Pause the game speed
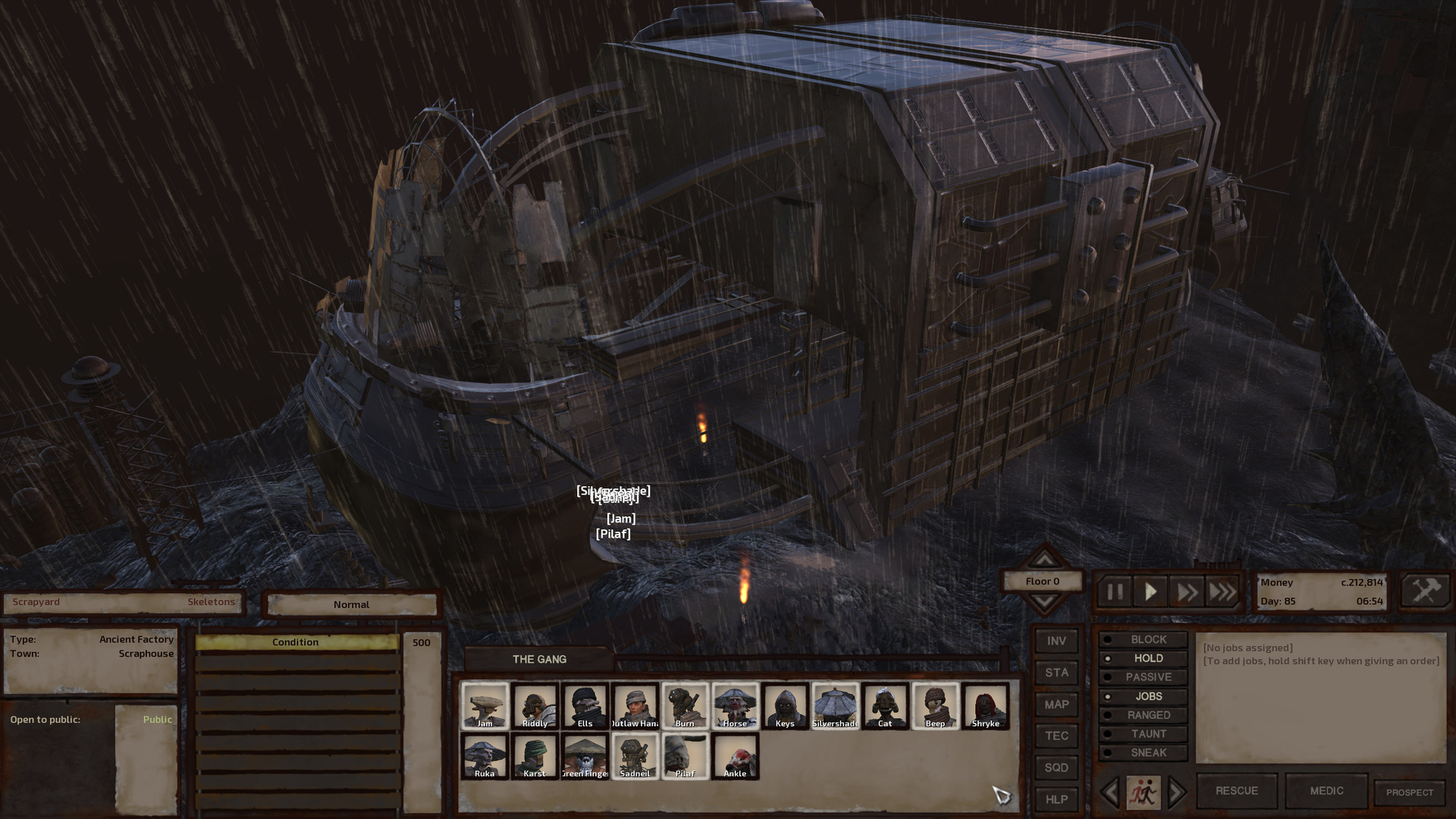 (1115, 591)
